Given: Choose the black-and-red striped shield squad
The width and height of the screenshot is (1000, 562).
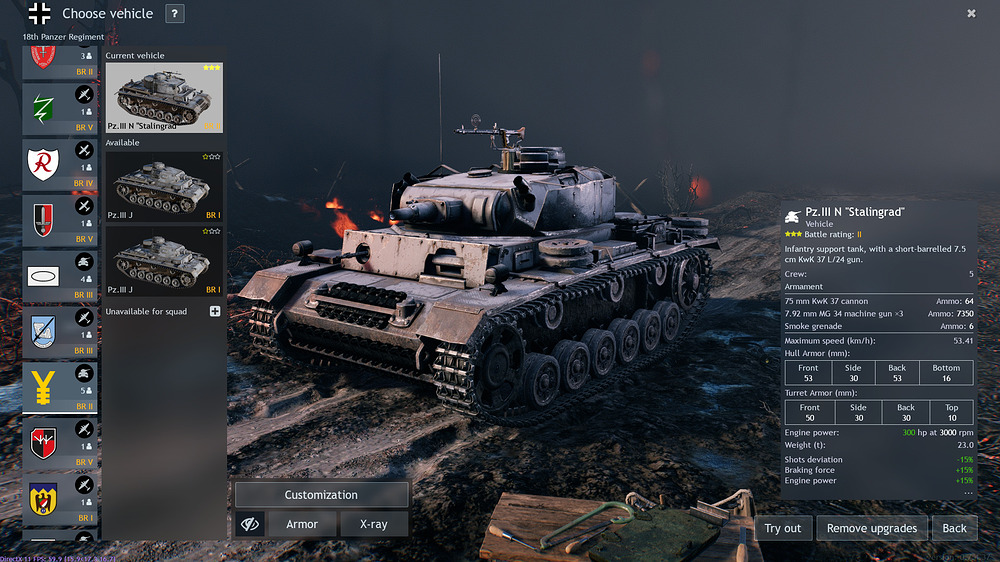Looking at the screenshot, I should pos(60,444).
